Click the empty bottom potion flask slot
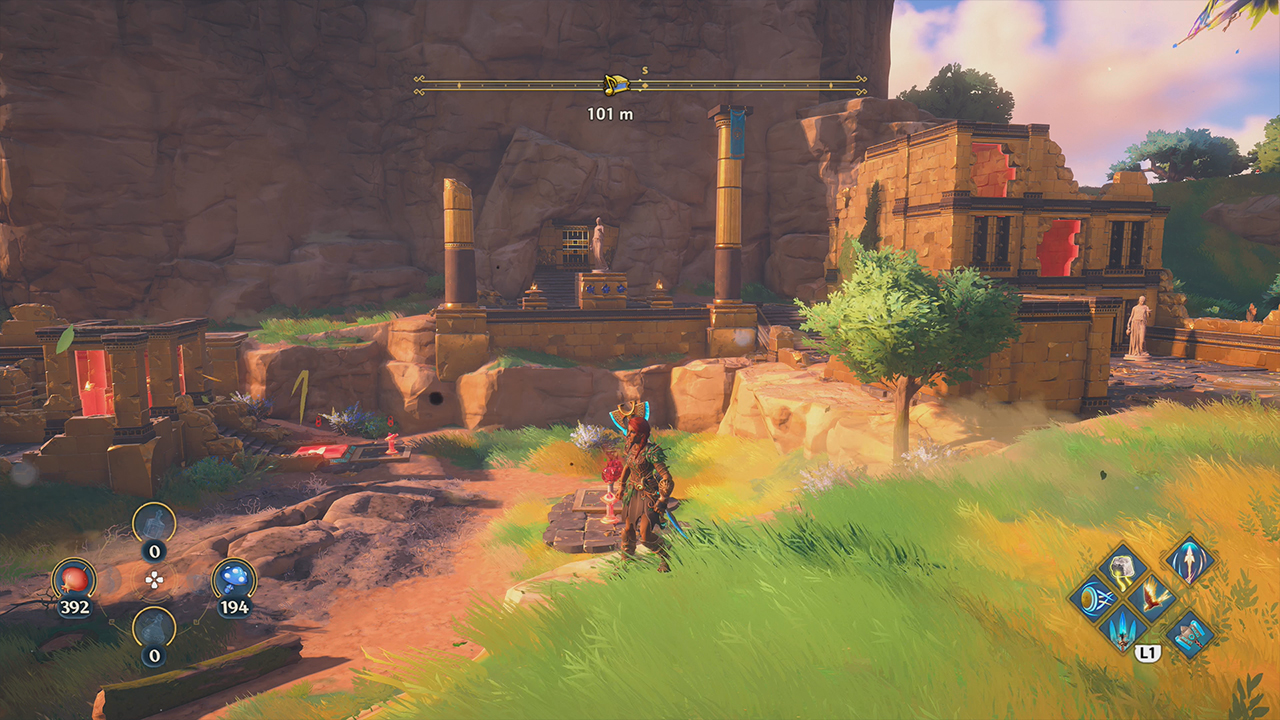Viewport: 1280px width, 720px height. point(154,627)
